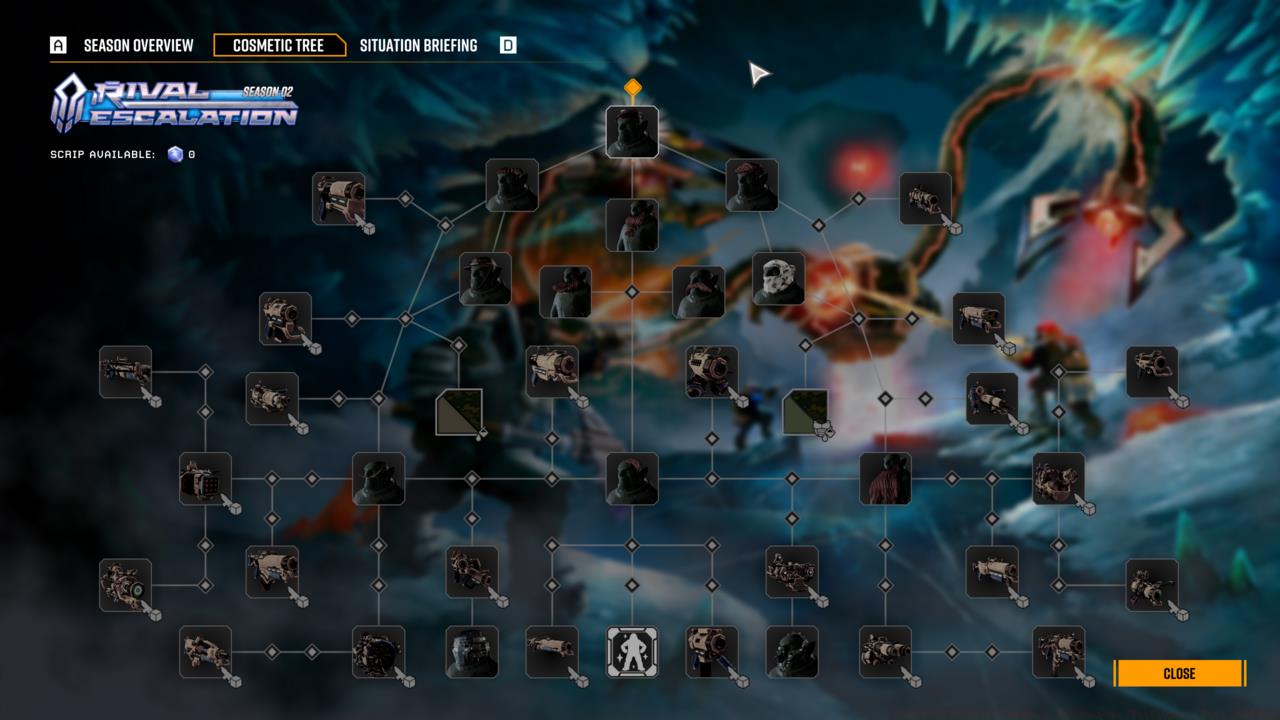
Task: Select the Cosmetic Tree tab
Action: click(x=281, y=45)
